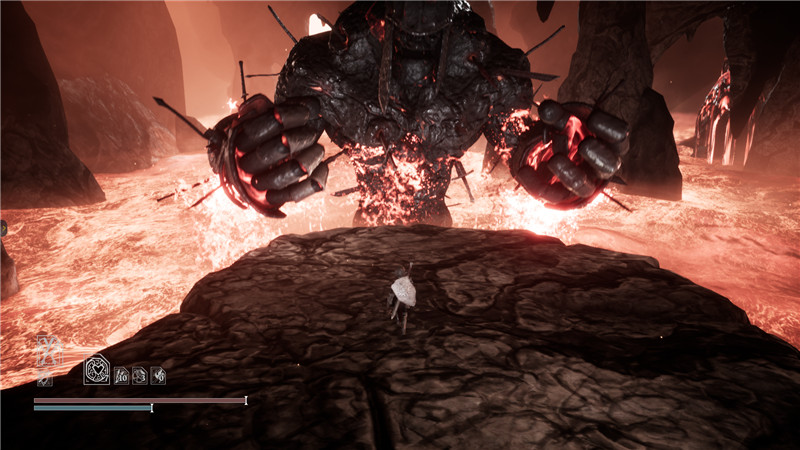800x450 pixels.
Task: Click the tall ornate rune emblem icon
Action: [46, 353]
